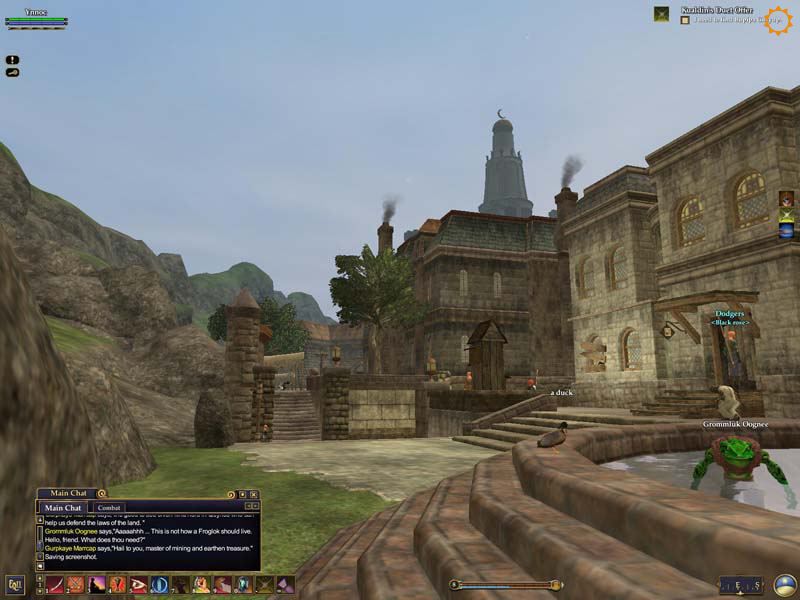Image resolution: width=800 pixels, height=600 pixels.
Task: Open the EQII main menu button
Action: [x=15, y=584]
